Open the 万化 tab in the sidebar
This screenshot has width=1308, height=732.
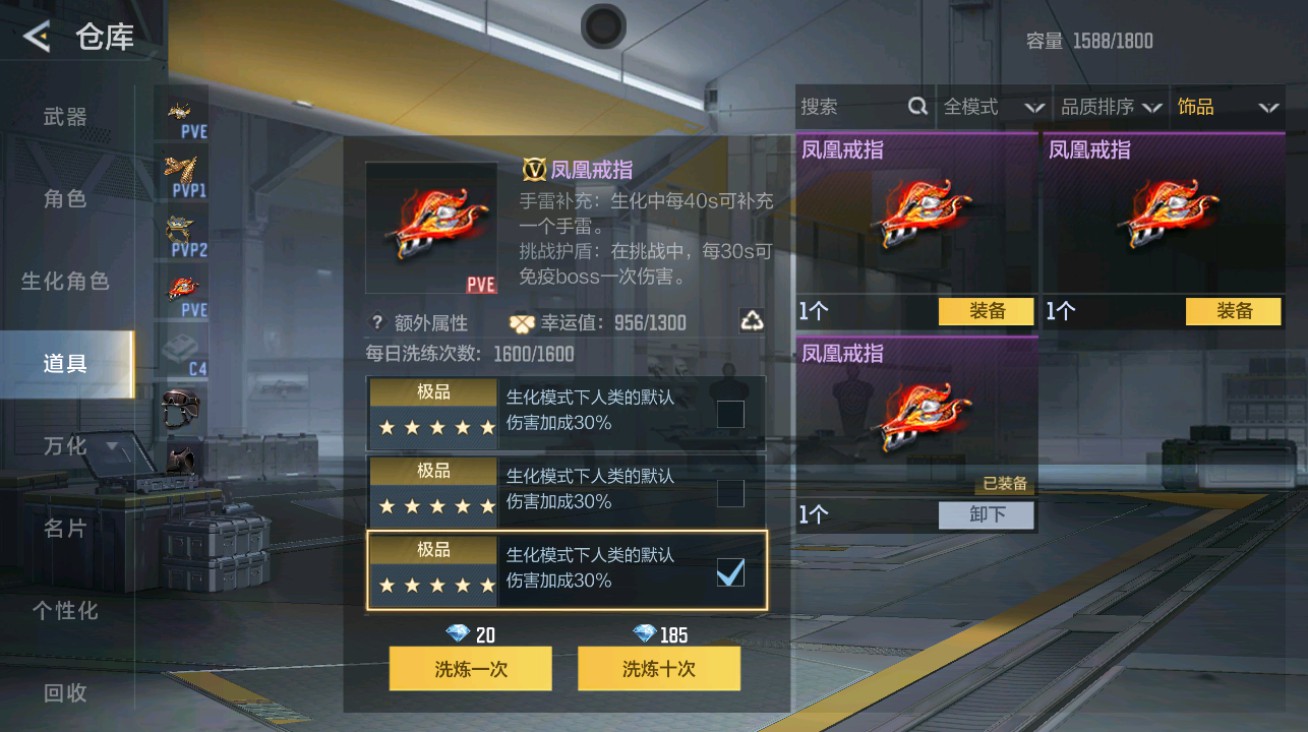point(65,447)
